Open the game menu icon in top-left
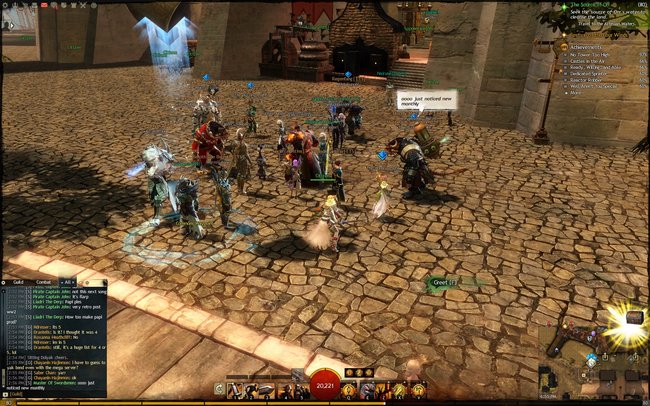The width and height of the screenshot is (650, 406). click(x=6, y=5)
